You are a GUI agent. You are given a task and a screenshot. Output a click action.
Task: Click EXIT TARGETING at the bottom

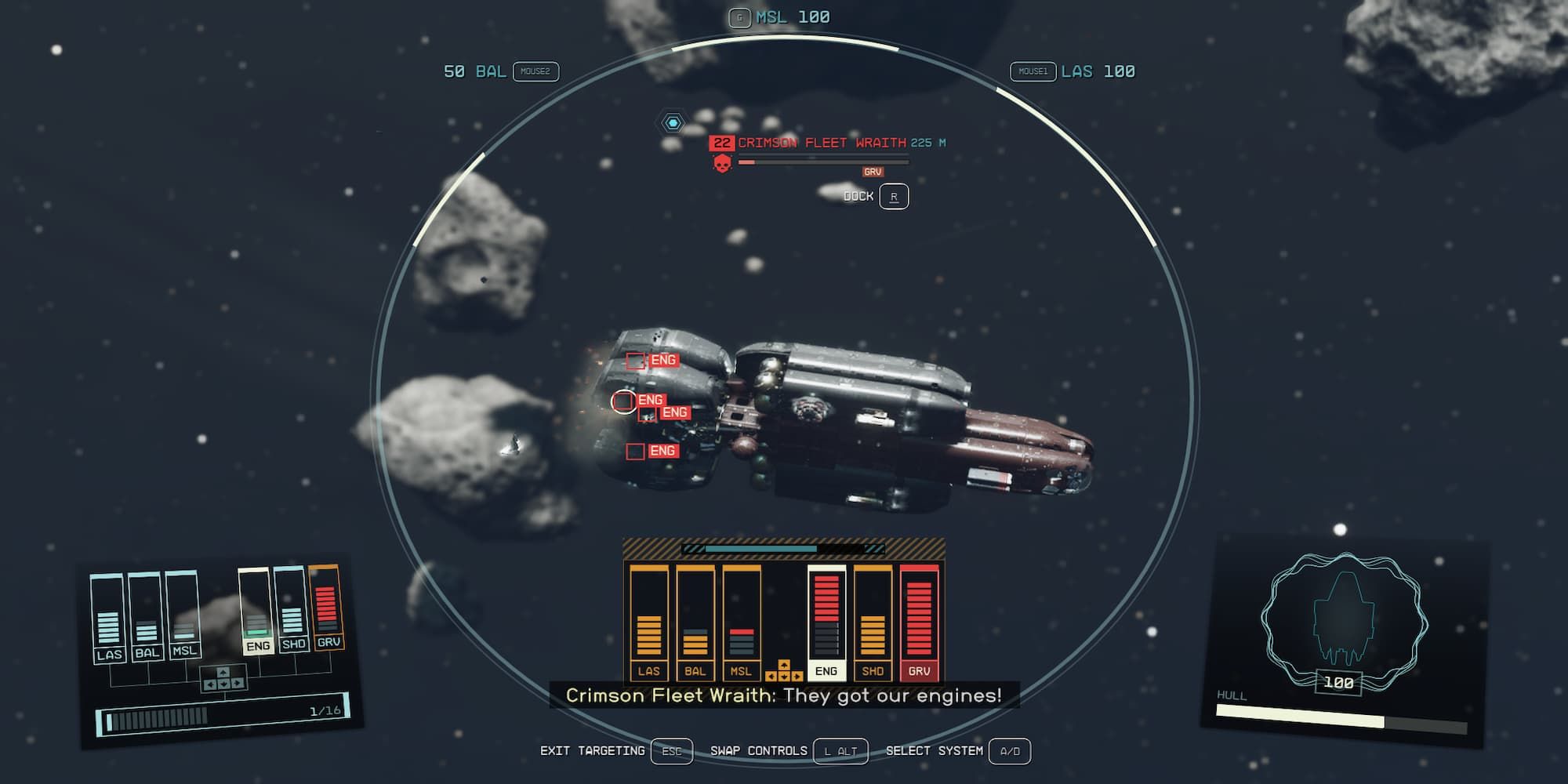click(593, 750)
